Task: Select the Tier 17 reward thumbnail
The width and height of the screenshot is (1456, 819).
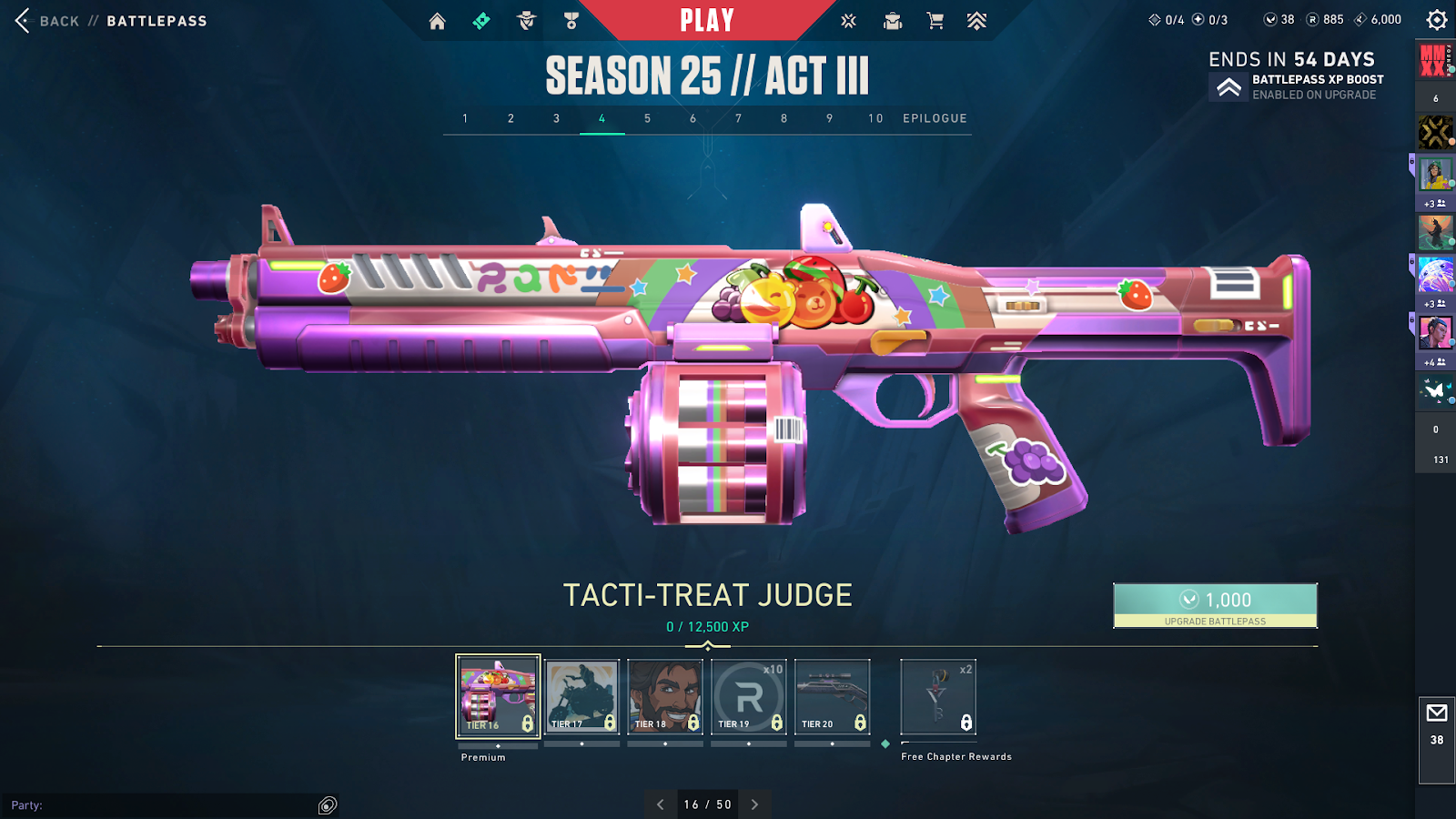Action: tap(581, 696)
